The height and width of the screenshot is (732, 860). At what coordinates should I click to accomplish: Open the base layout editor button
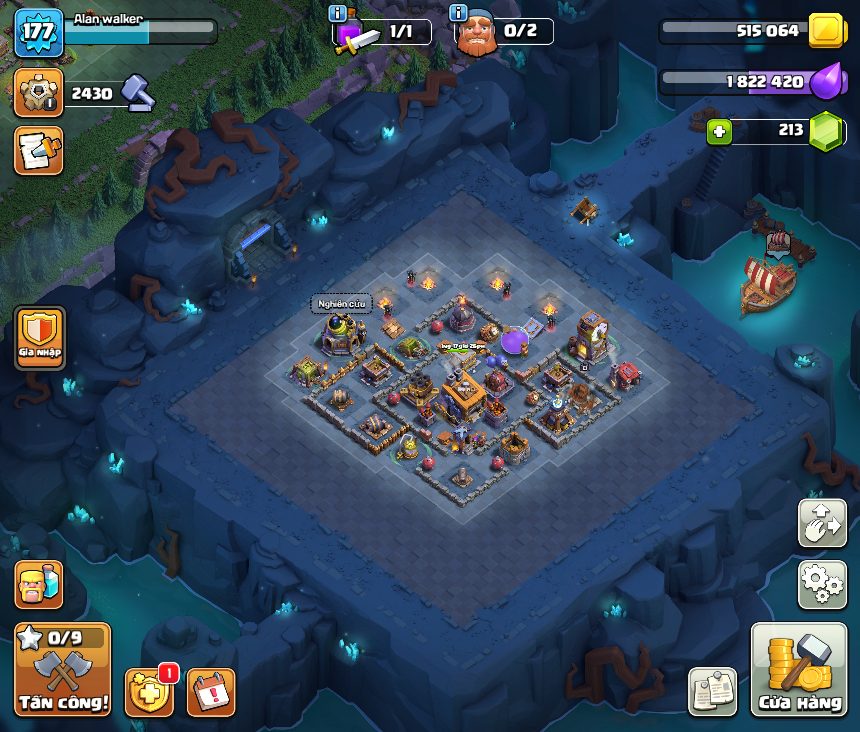point(821,524)
